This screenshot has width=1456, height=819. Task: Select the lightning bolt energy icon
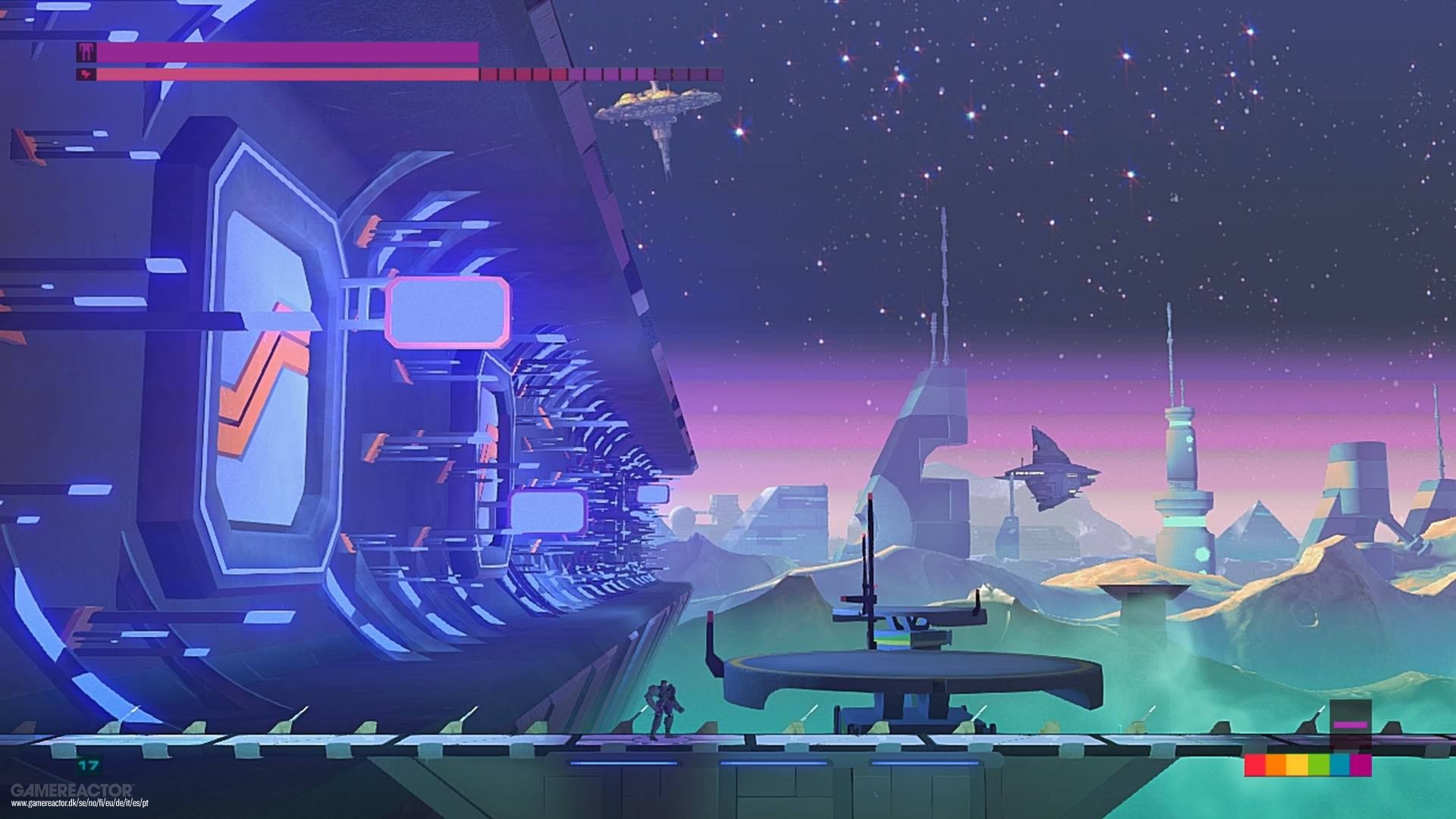click(x=86, y=74)
